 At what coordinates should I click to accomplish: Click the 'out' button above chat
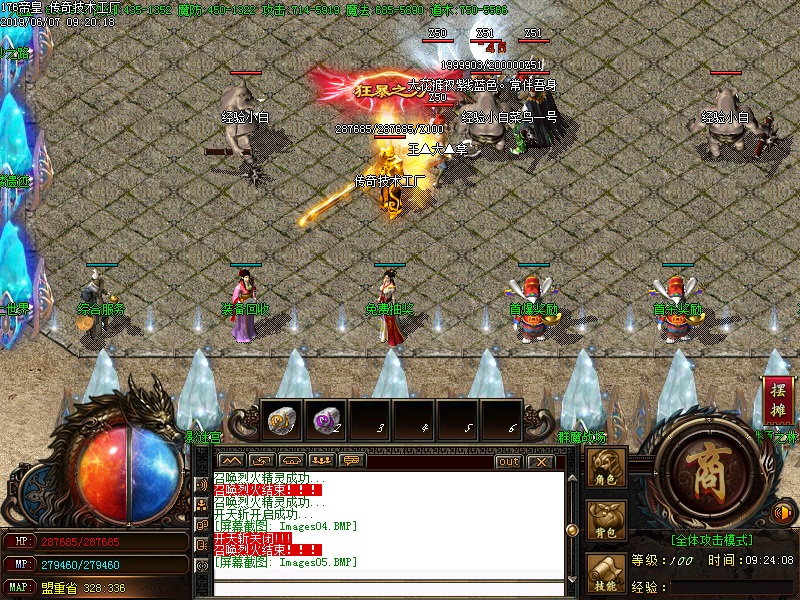pyautogui.click(x=508, y=461)
